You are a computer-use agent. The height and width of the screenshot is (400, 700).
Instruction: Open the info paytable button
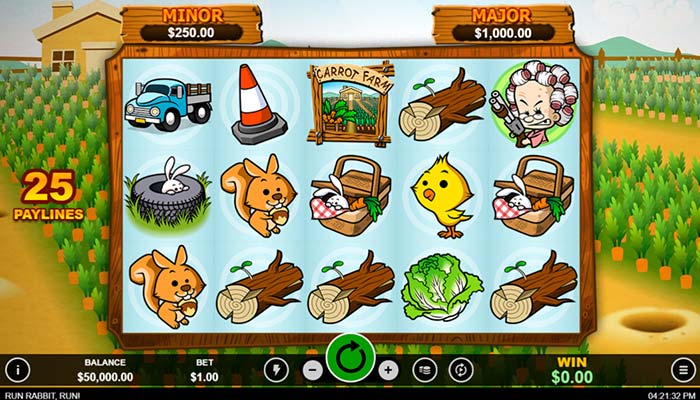point(17,369)
